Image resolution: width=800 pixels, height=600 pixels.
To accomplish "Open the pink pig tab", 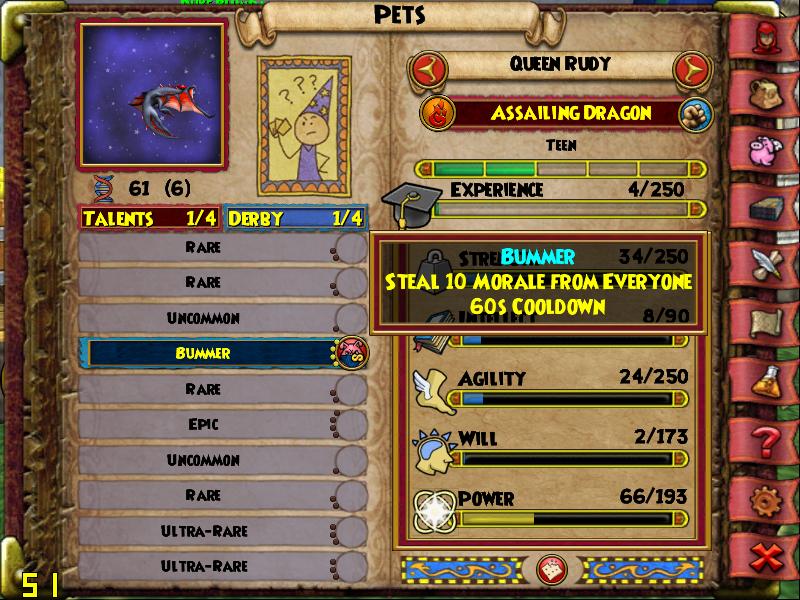I will click(768, 149).
